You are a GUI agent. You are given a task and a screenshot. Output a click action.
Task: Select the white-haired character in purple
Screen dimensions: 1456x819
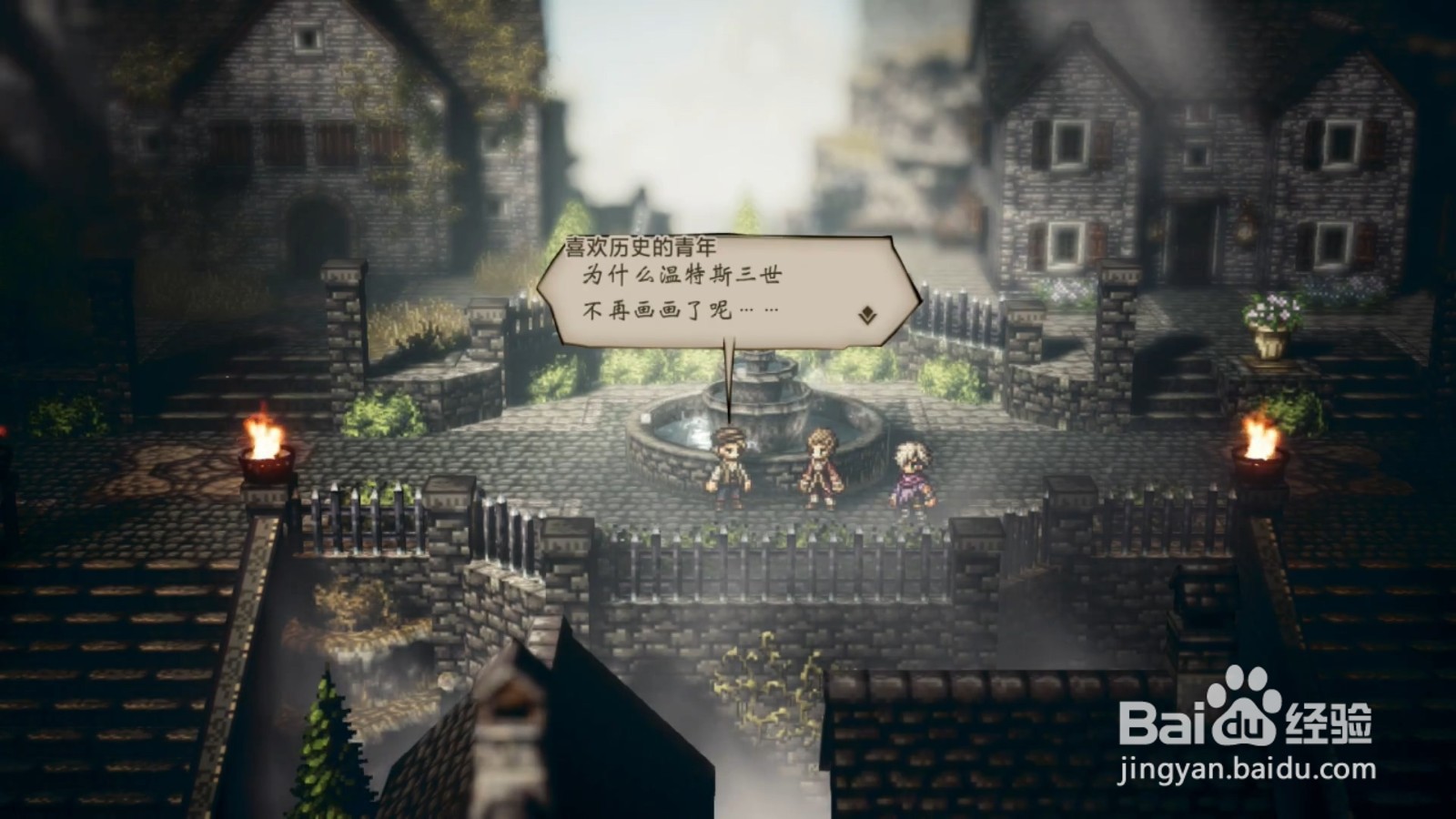tap(910, 469)
